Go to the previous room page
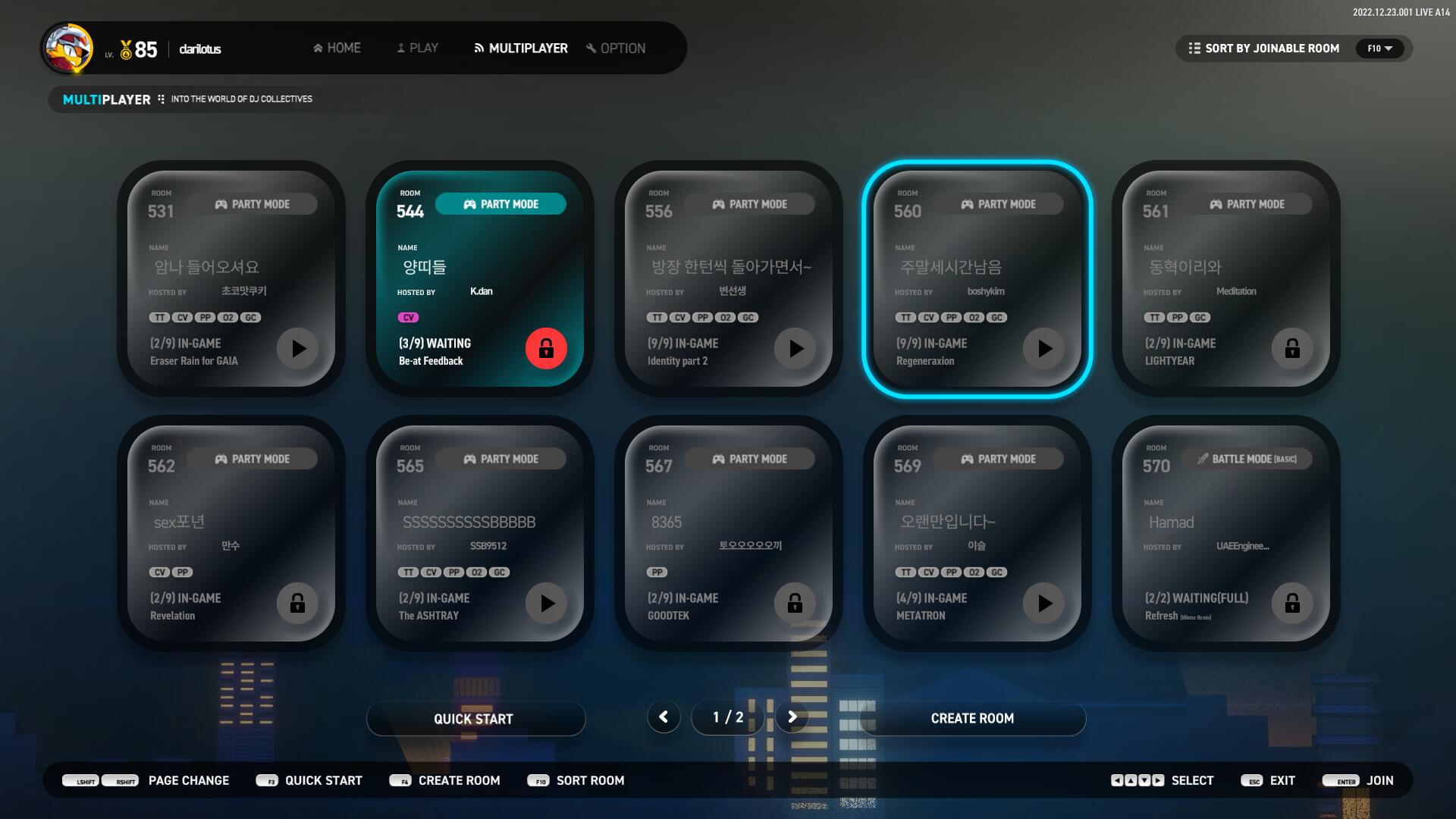The image size is (1456, 819). coord(664,717)
